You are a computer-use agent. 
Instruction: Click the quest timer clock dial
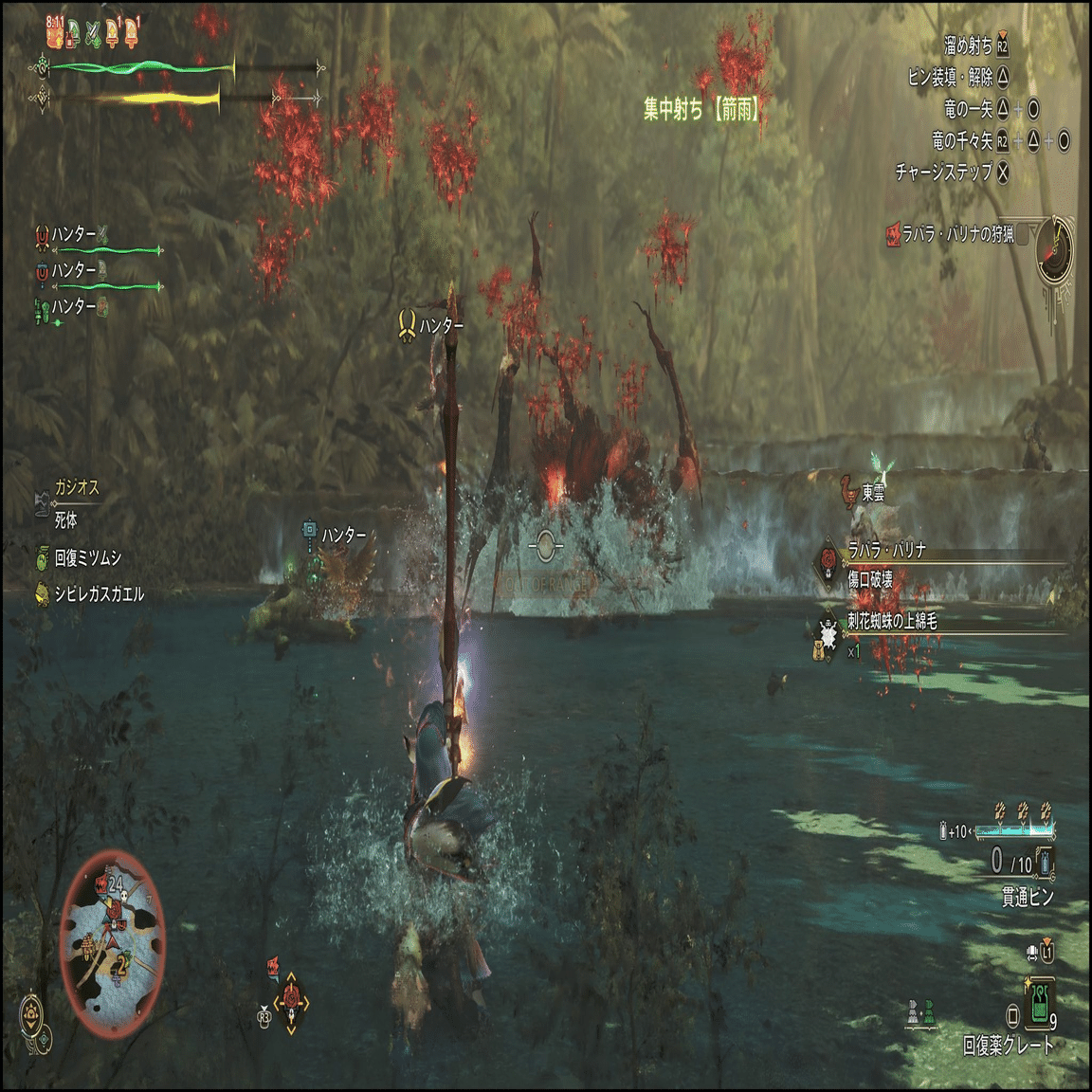(1054, 249)
